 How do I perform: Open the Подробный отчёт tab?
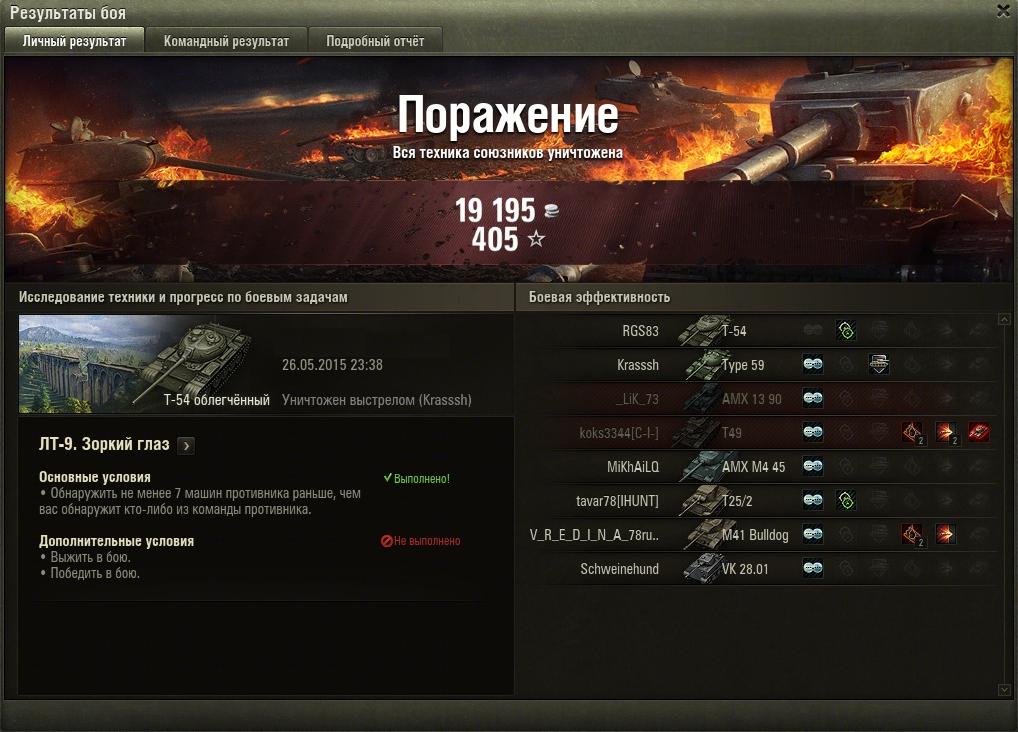point(375,41)
